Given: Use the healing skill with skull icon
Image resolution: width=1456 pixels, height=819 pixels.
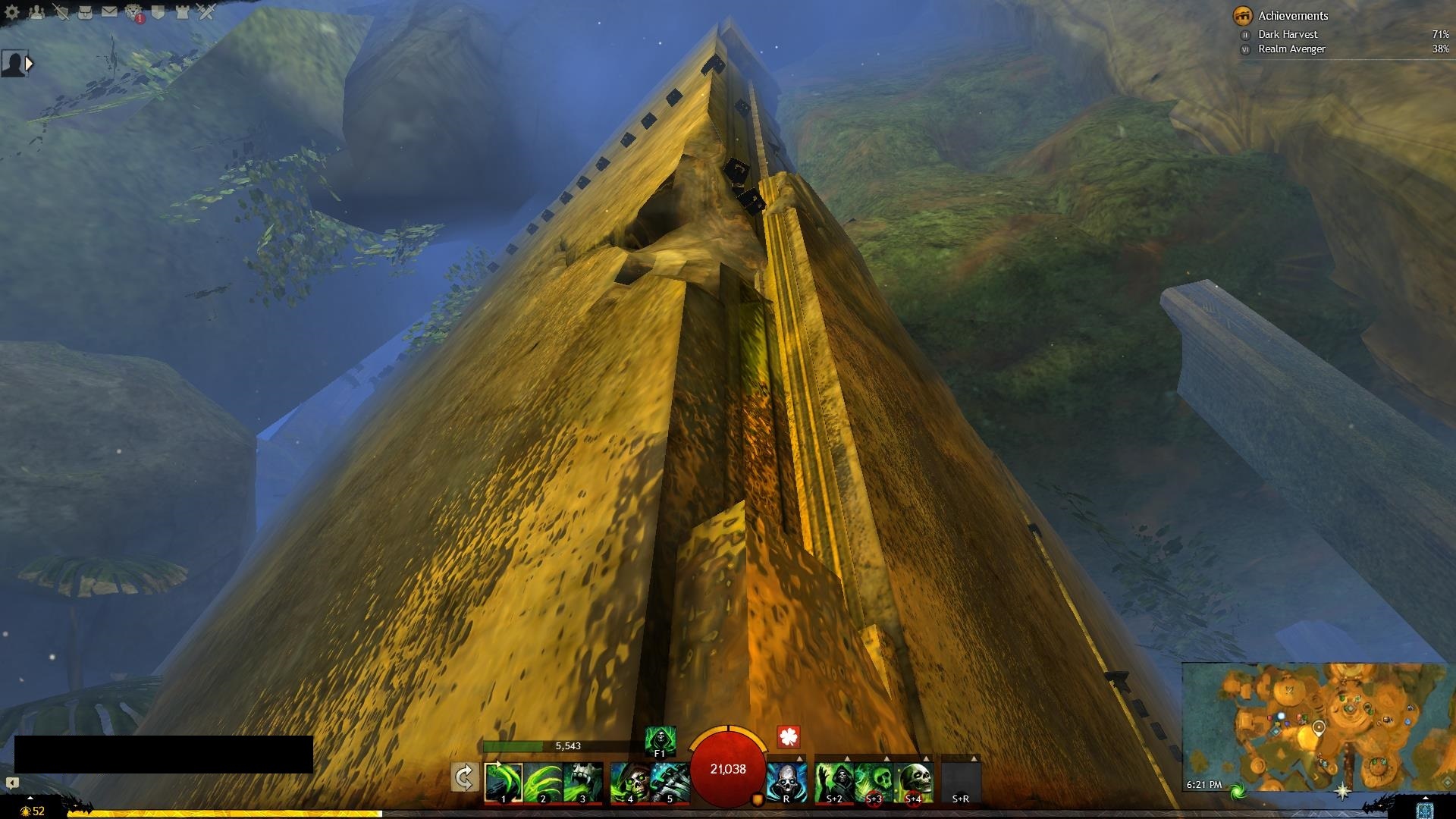Looking at the screenshot, I should (786, 782).
